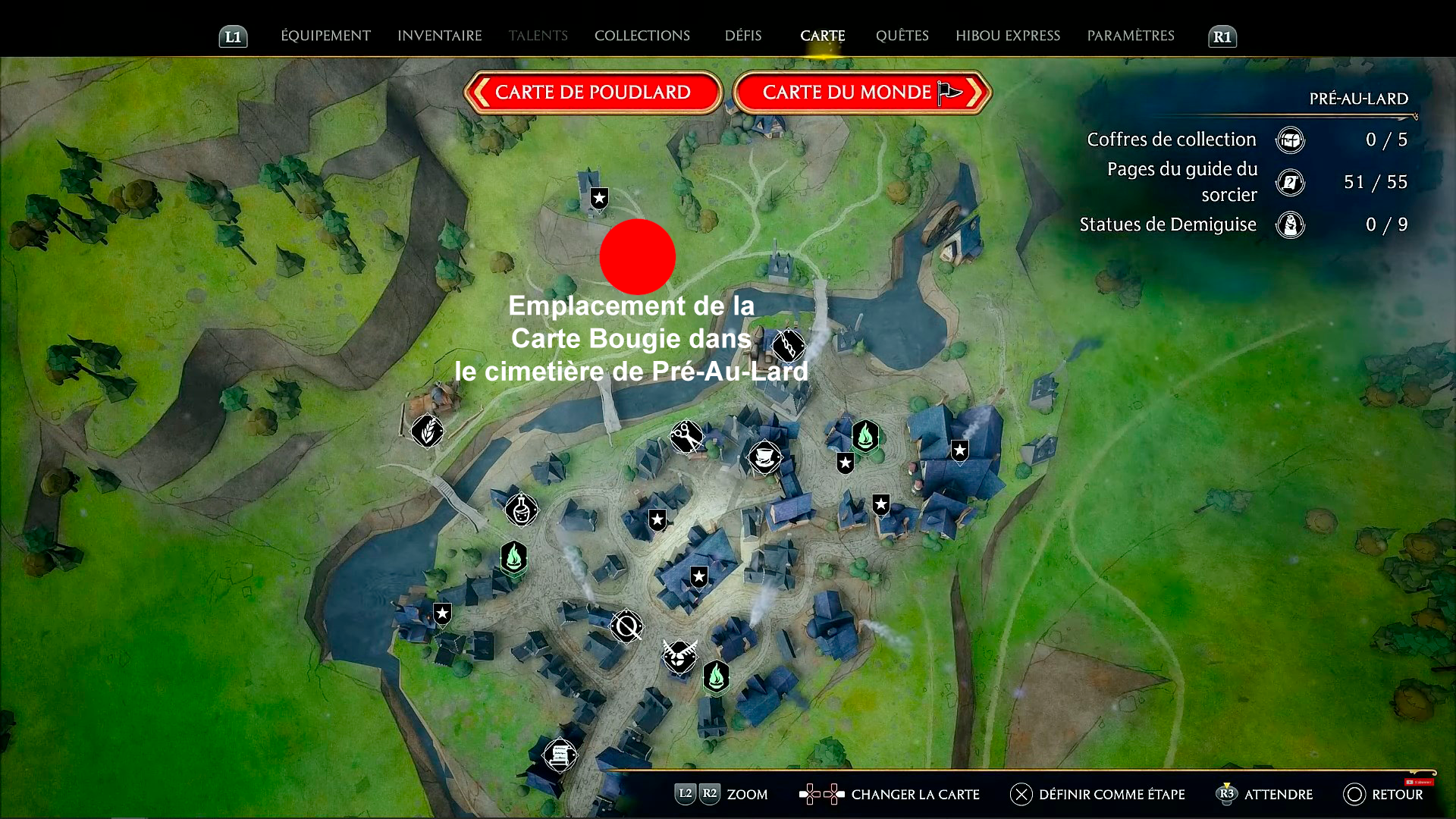
Task: Open the scroll shop icon at map bottom
Action: coord(559,755)
